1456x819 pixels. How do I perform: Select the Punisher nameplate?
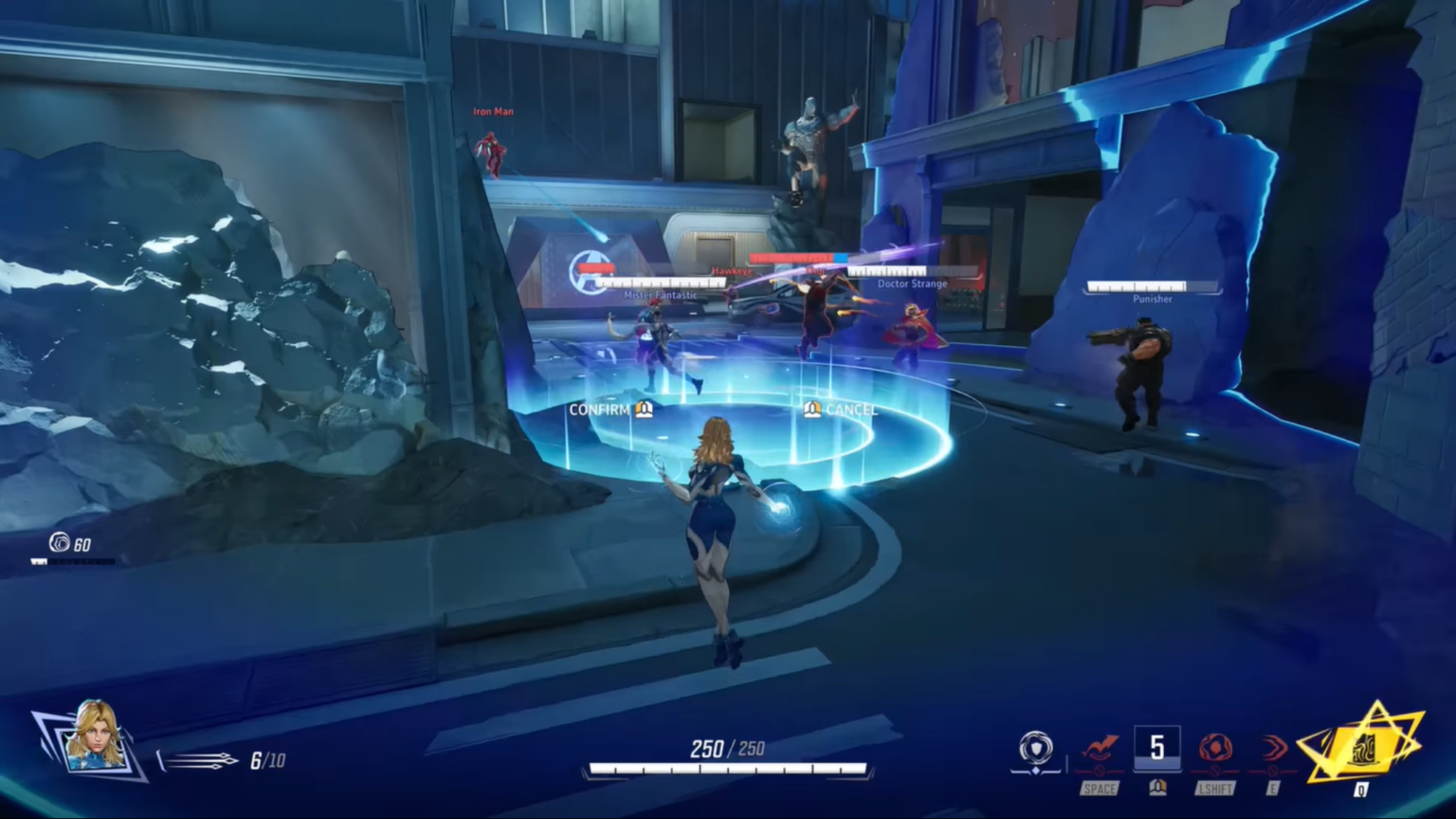click(1153, 292)
